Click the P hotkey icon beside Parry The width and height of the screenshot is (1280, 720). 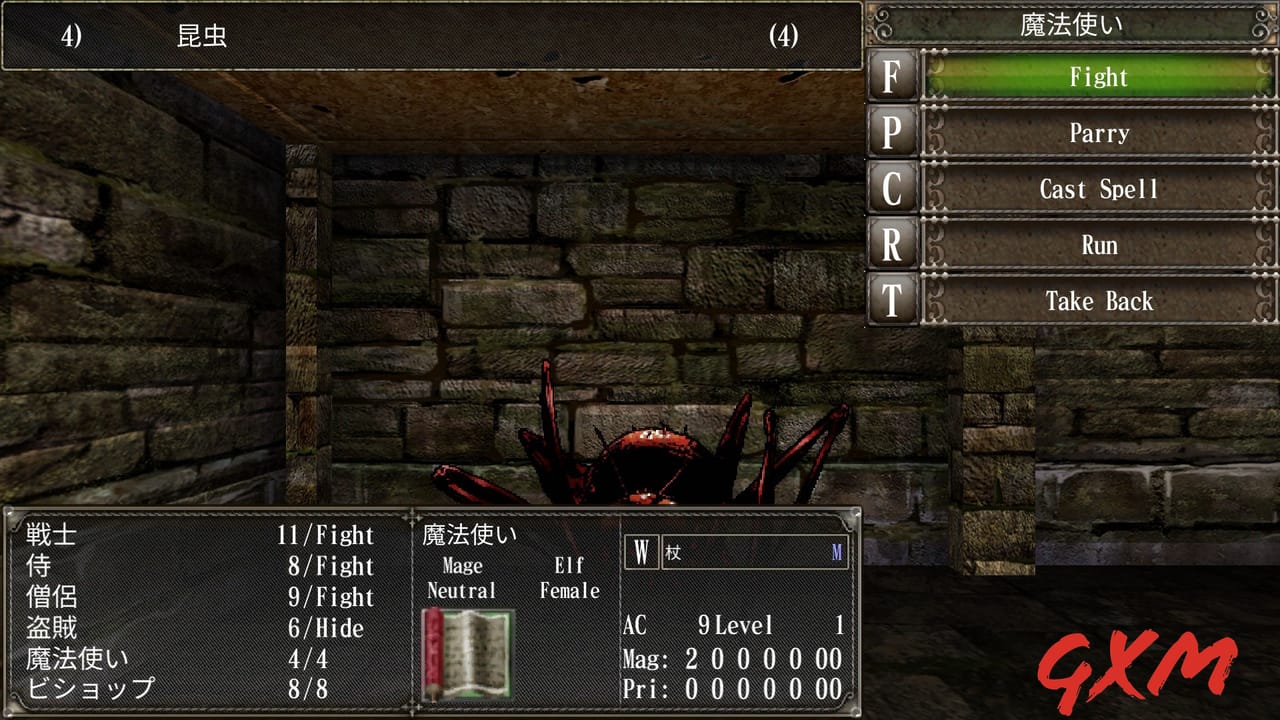(893, 133)
